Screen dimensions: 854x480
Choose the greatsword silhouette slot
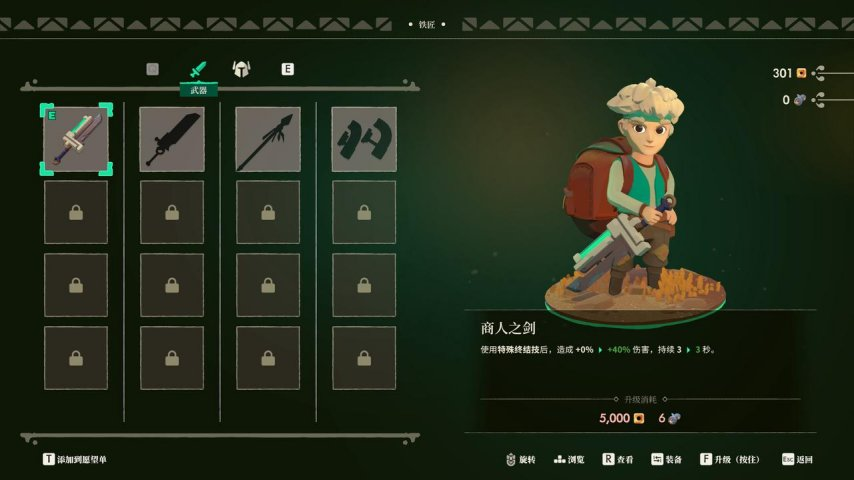(x=172, y=139)
